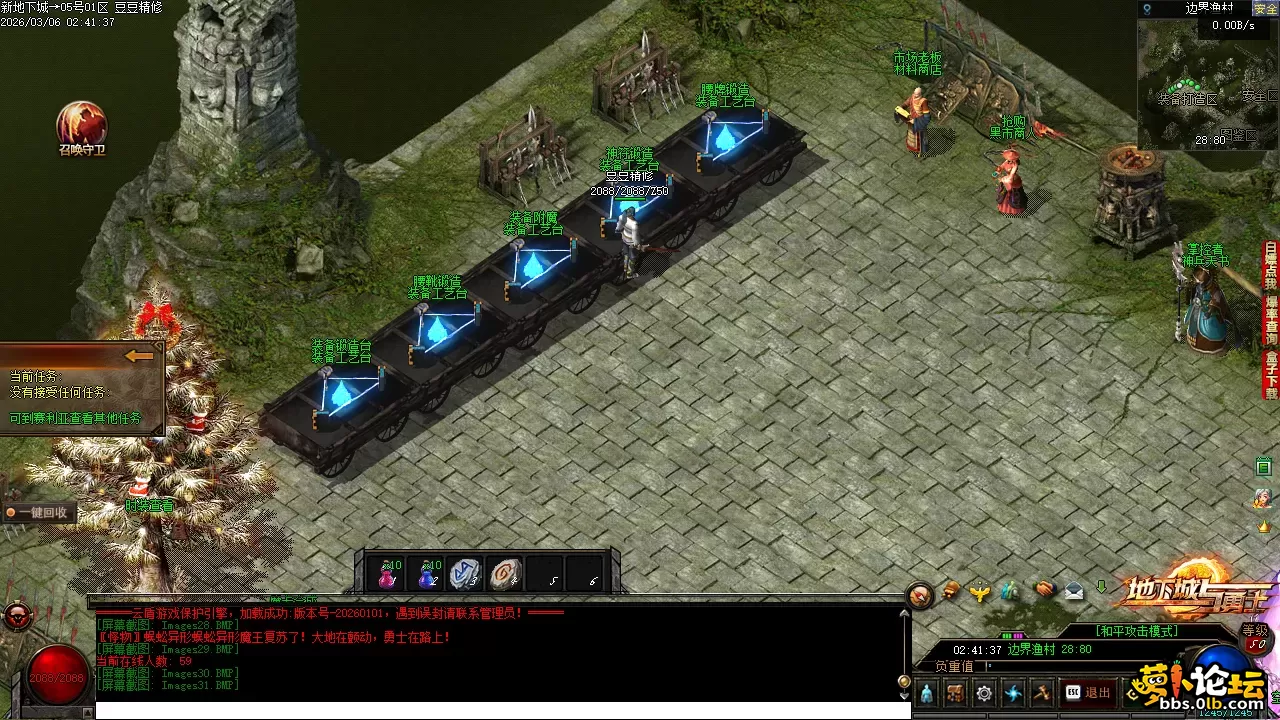Toggle the 和平攻击模式 attack mode label
The width and height of the screenshot is (1280, 720).
1137,631
